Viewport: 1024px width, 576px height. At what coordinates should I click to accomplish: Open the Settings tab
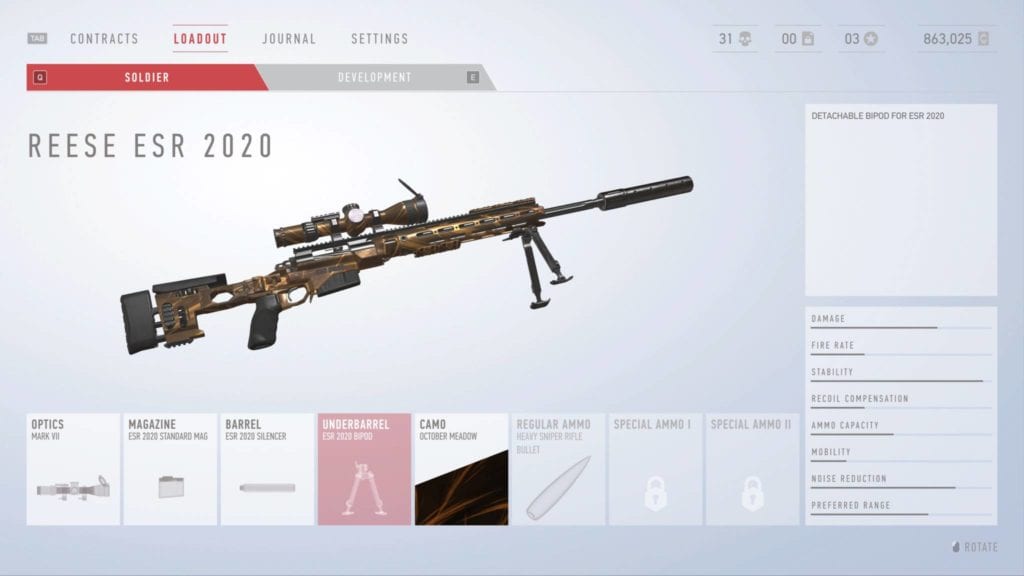click(x=379, y=39)
